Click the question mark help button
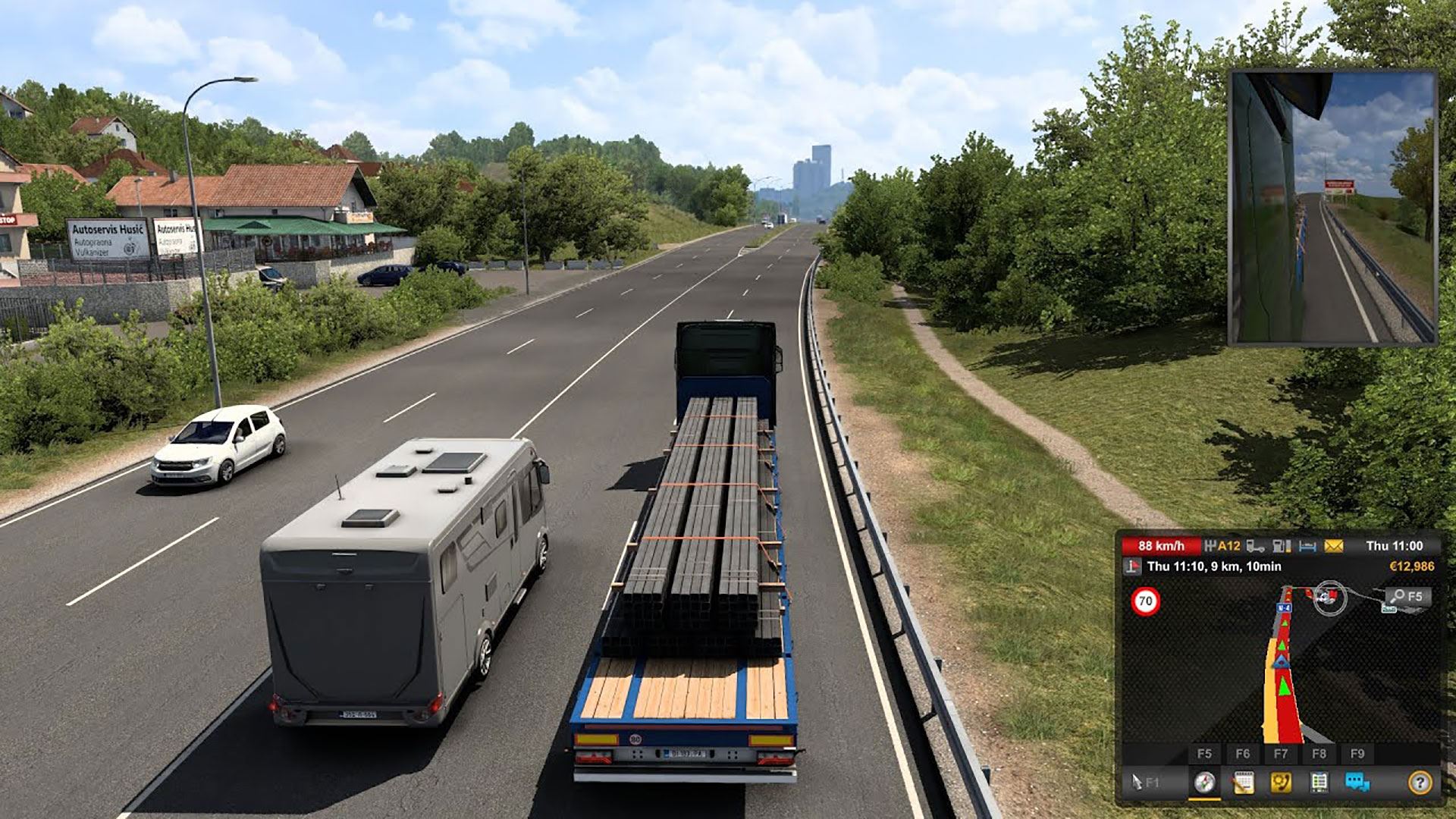 tap(1420, 783)
